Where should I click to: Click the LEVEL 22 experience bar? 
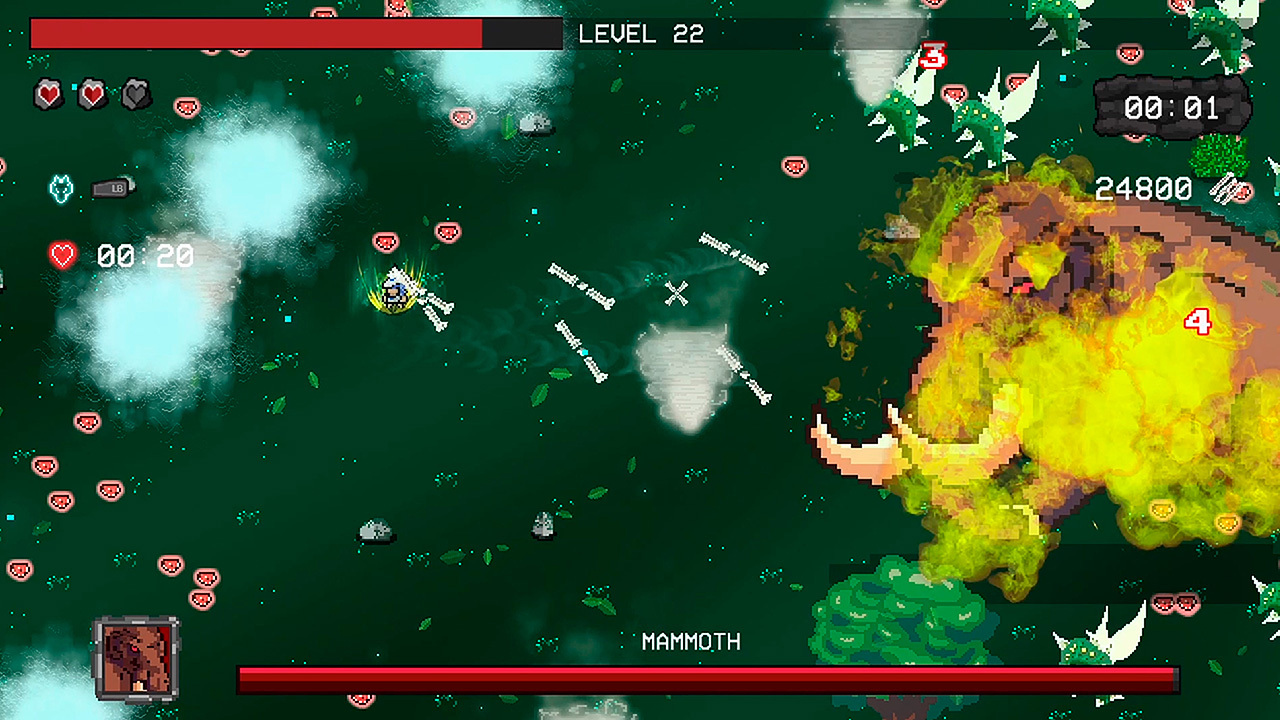[296, 34]
